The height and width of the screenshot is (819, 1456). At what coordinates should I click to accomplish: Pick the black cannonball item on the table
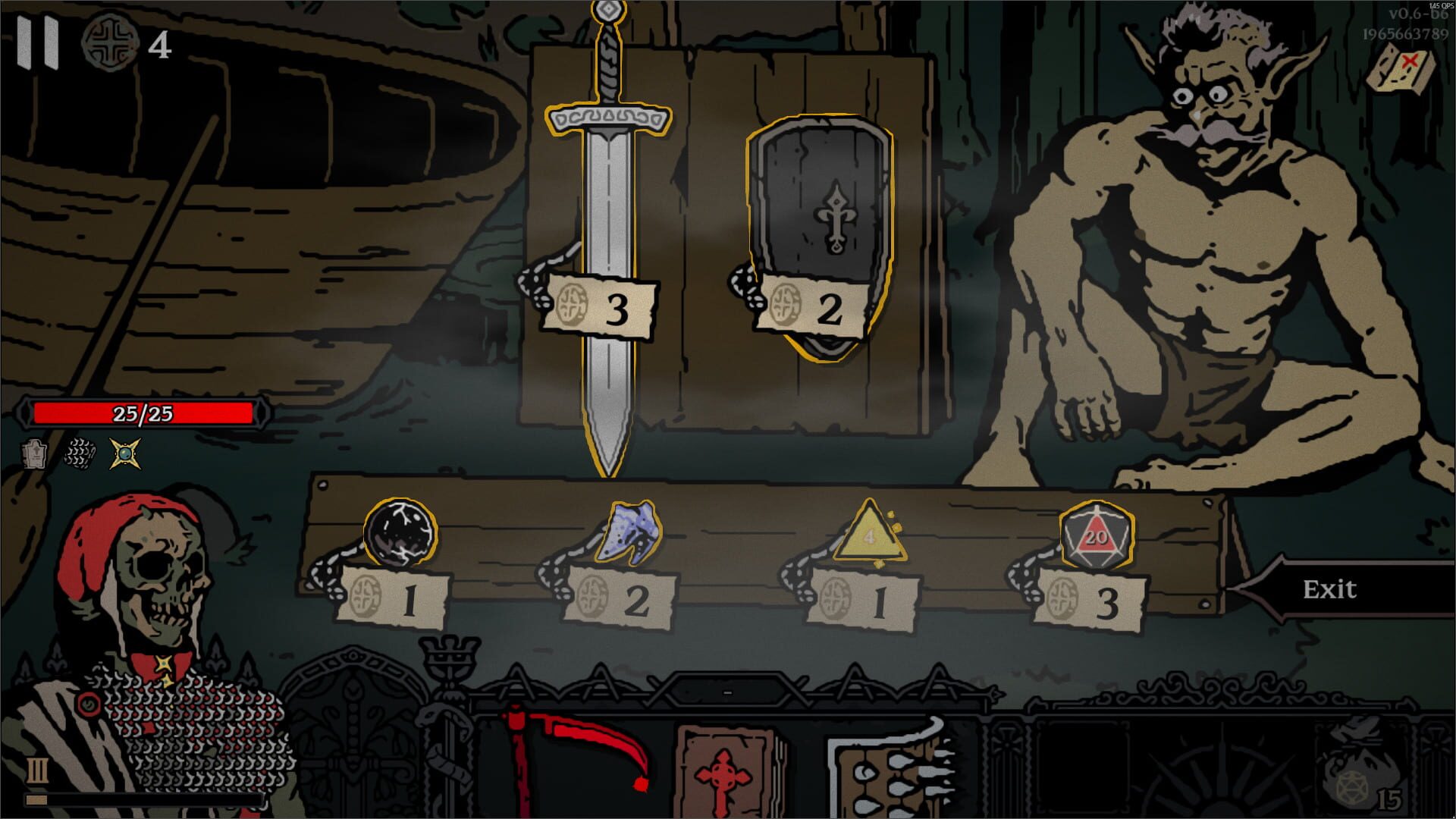402,531
